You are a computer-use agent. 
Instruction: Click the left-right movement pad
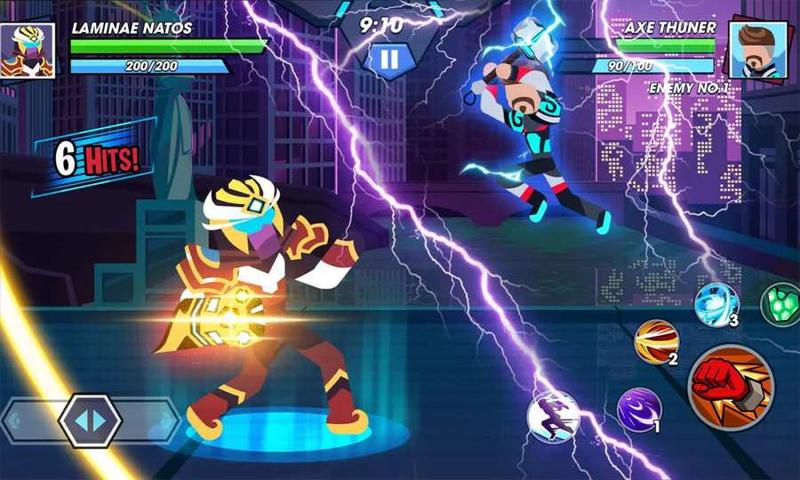coord(90,421)
